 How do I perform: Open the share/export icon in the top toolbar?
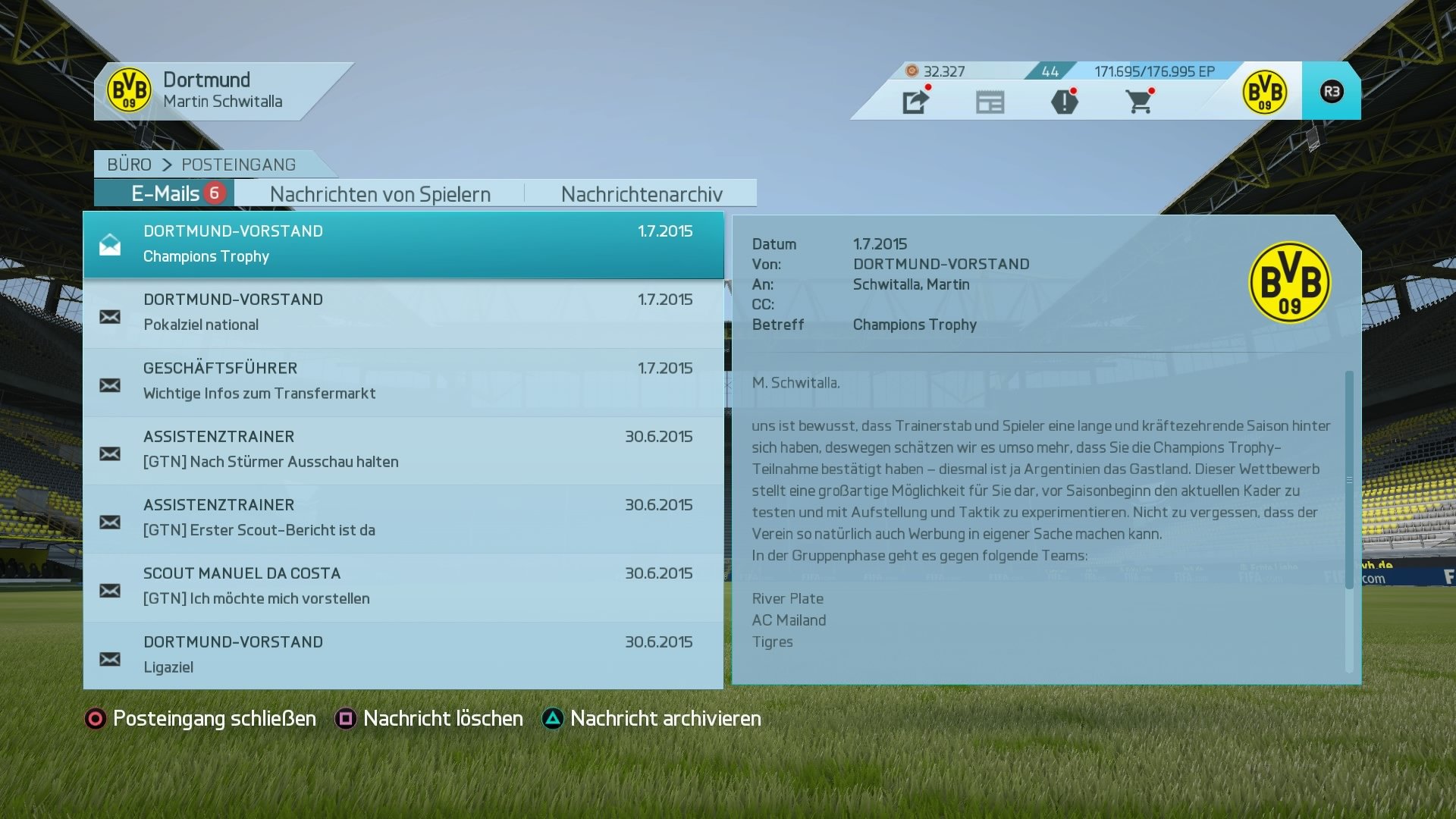click(916, 101)
